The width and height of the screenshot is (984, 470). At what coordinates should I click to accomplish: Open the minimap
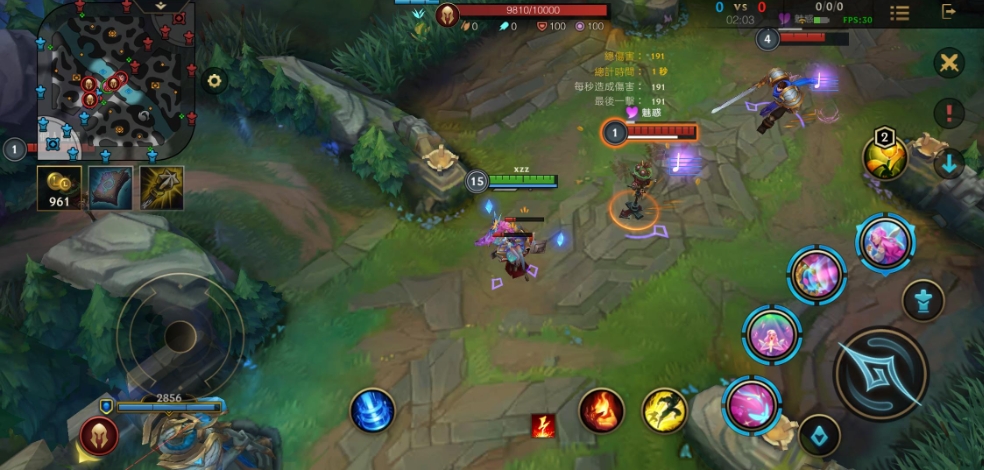(x=115, y=78)
